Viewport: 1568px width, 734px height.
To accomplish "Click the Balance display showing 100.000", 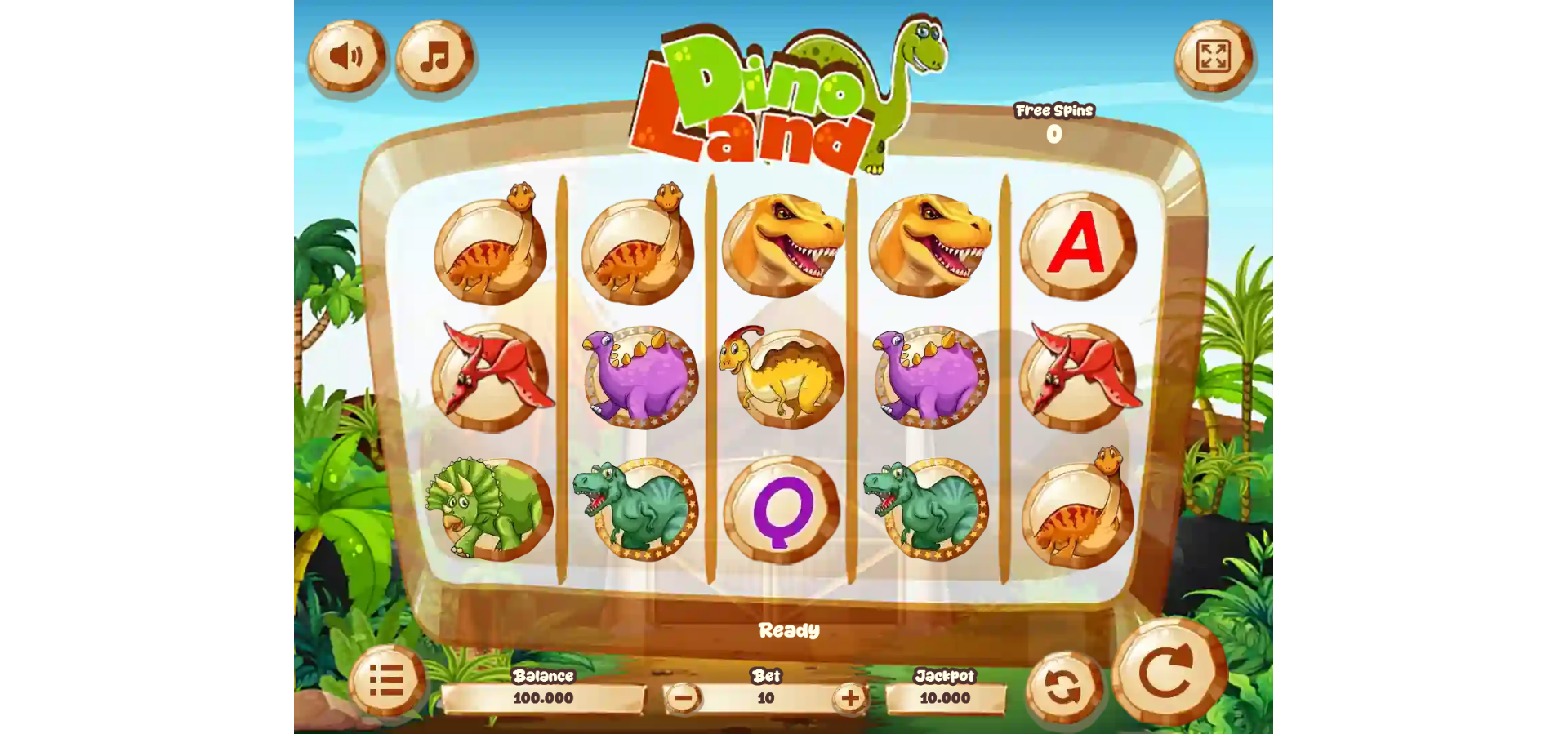I will (x=543, y=699).
